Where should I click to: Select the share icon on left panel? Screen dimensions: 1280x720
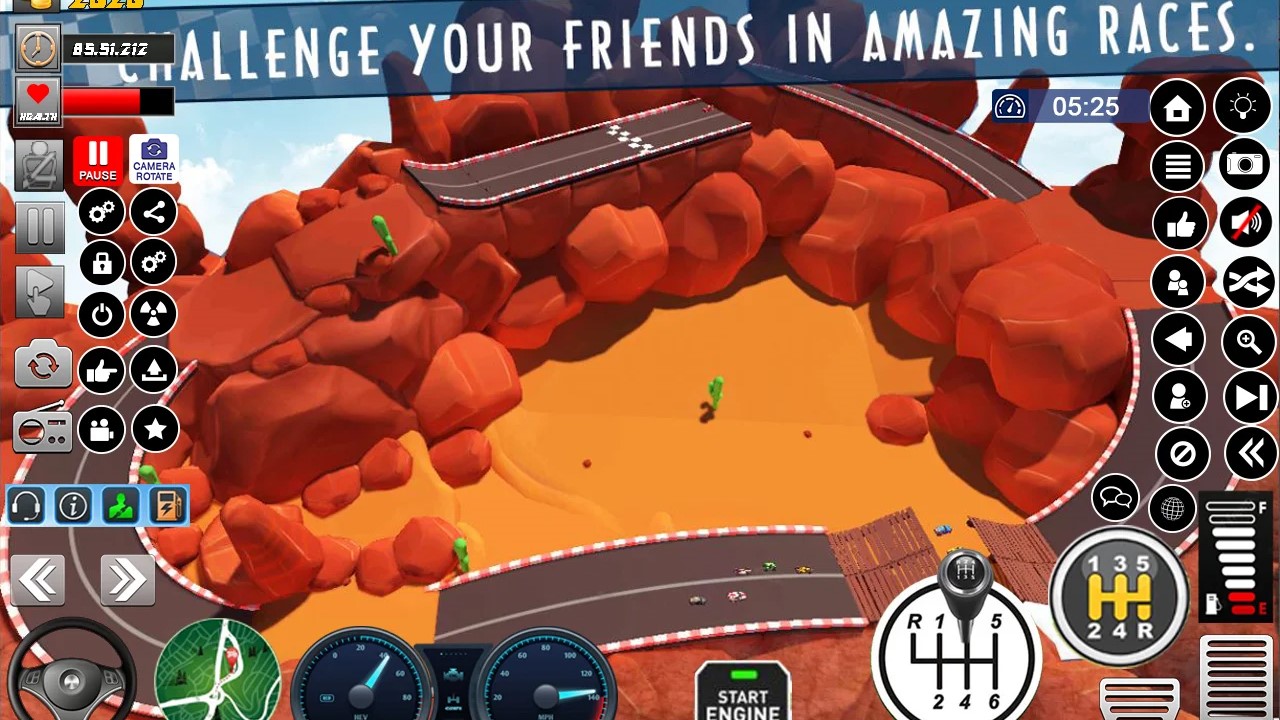click(x=153, y=212)
